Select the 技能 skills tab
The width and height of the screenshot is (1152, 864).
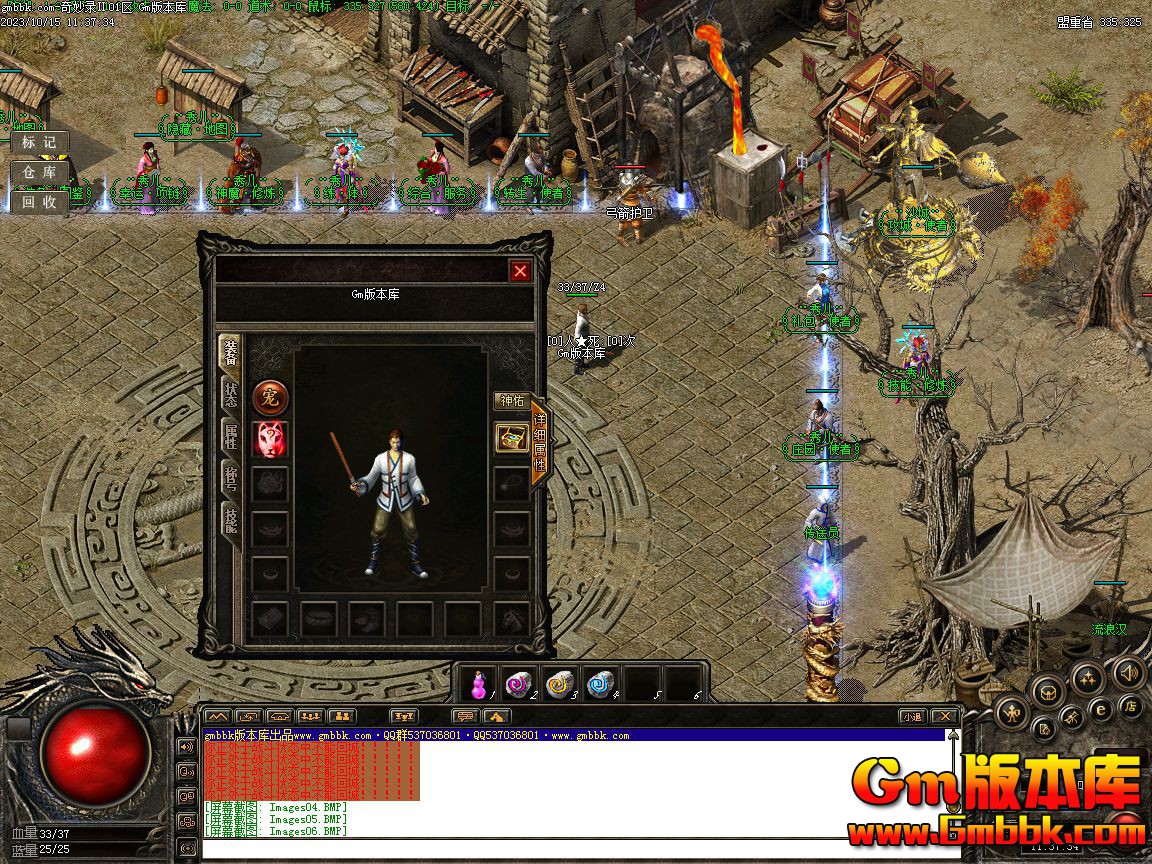[x=230, y=518]
